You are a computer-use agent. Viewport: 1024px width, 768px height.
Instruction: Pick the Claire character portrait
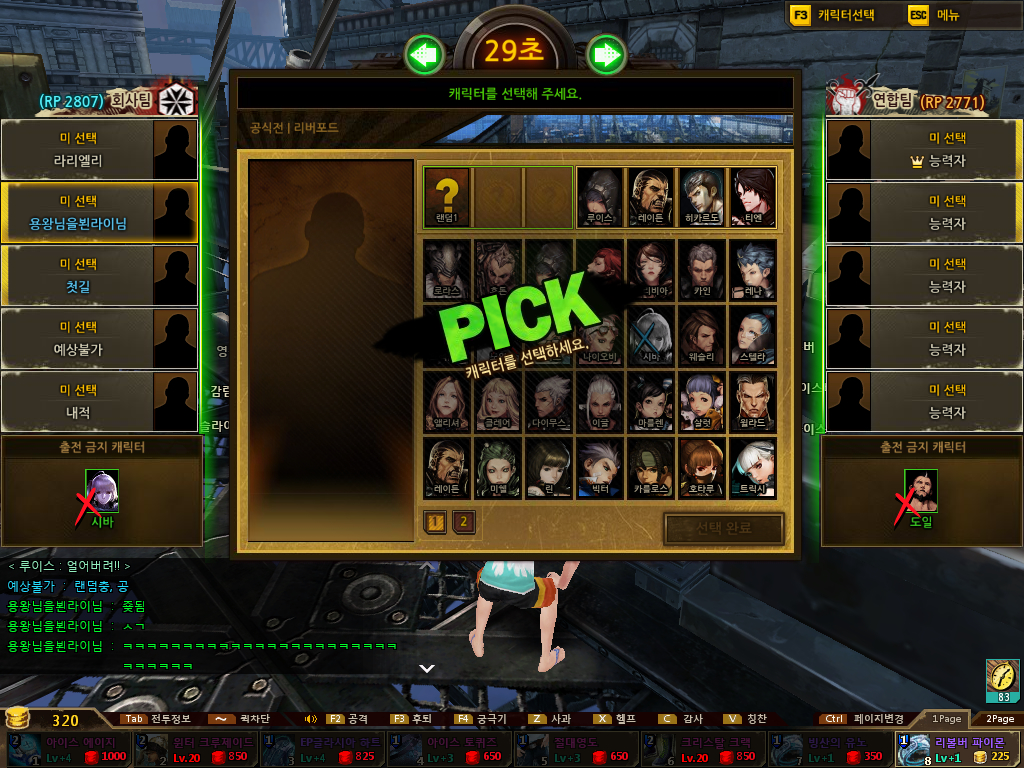497,401
